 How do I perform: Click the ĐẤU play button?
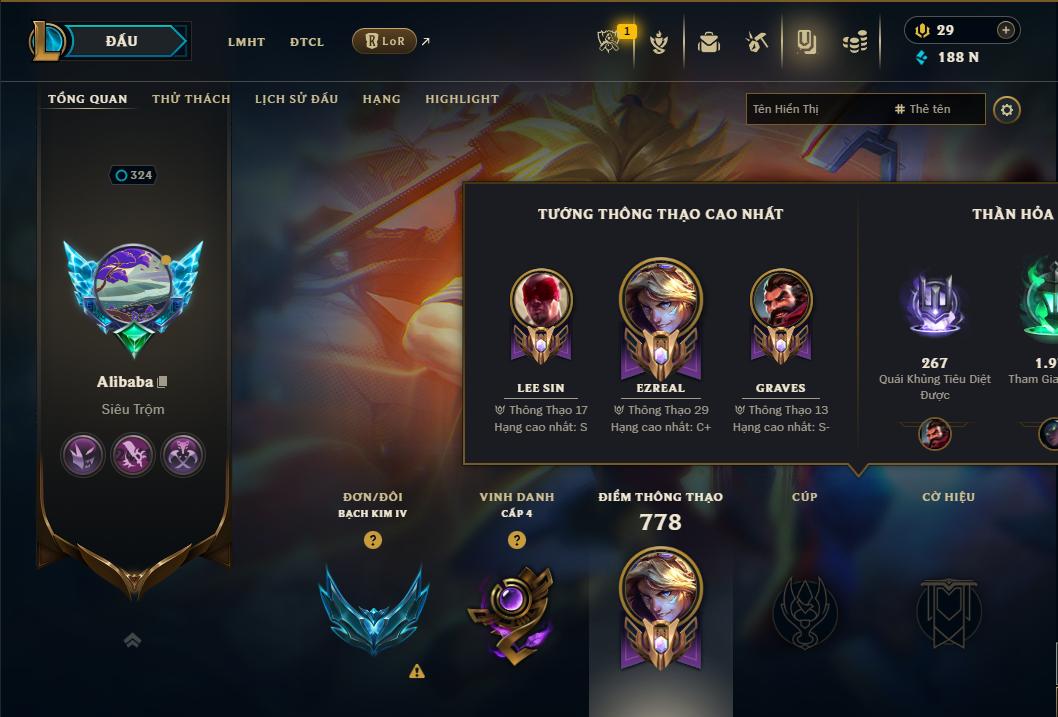(x=121, y=41)
